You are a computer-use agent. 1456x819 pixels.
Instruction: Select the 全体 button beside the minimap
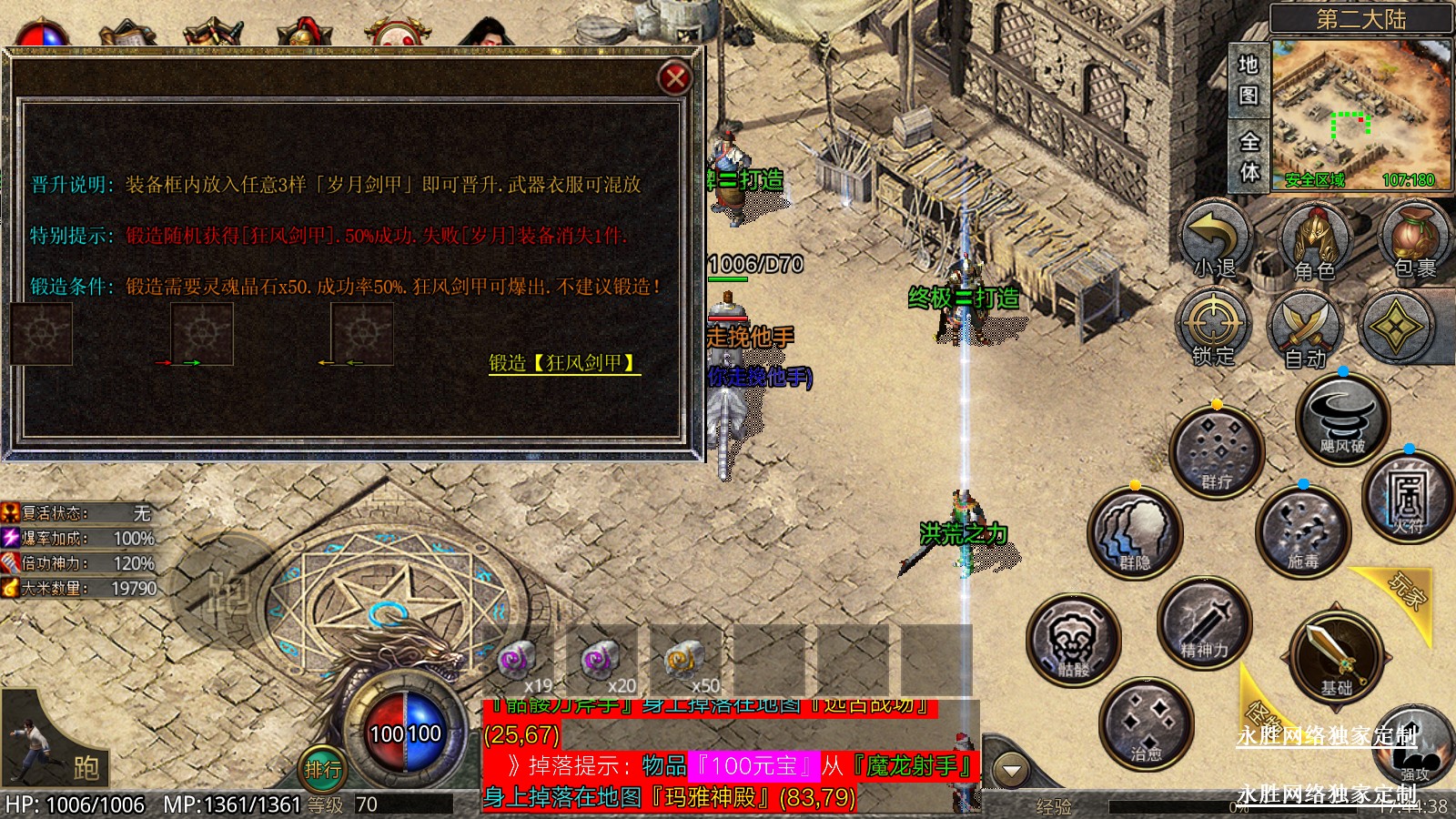pos(1249,157)
